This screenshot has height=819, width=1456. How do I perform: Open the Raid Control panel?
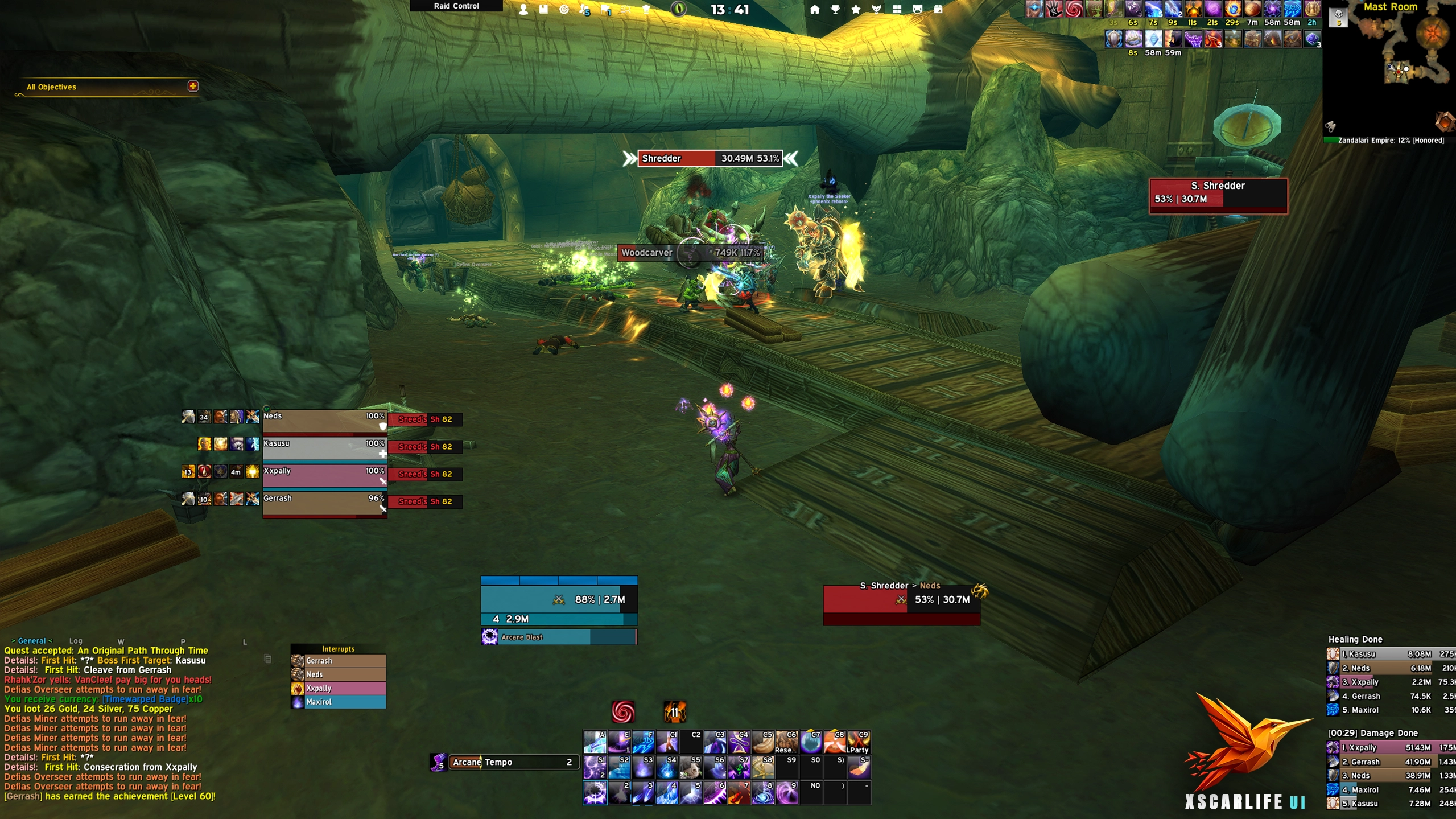456,6
